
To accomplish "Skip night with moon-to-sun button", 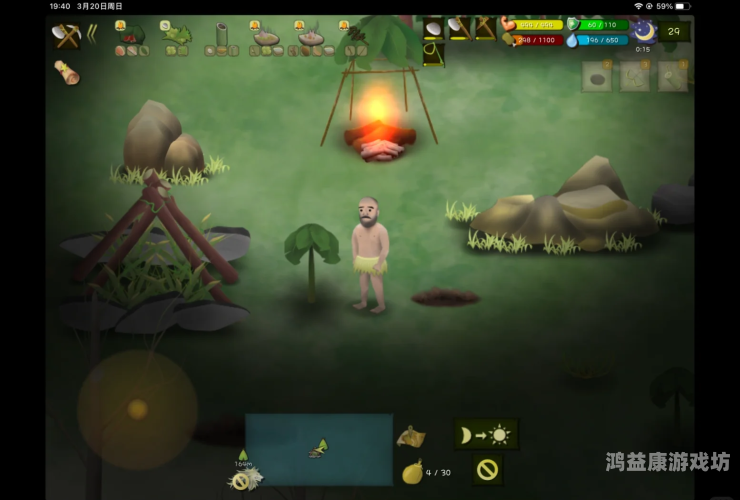I will pyautogui.click(x=485, y=434).
